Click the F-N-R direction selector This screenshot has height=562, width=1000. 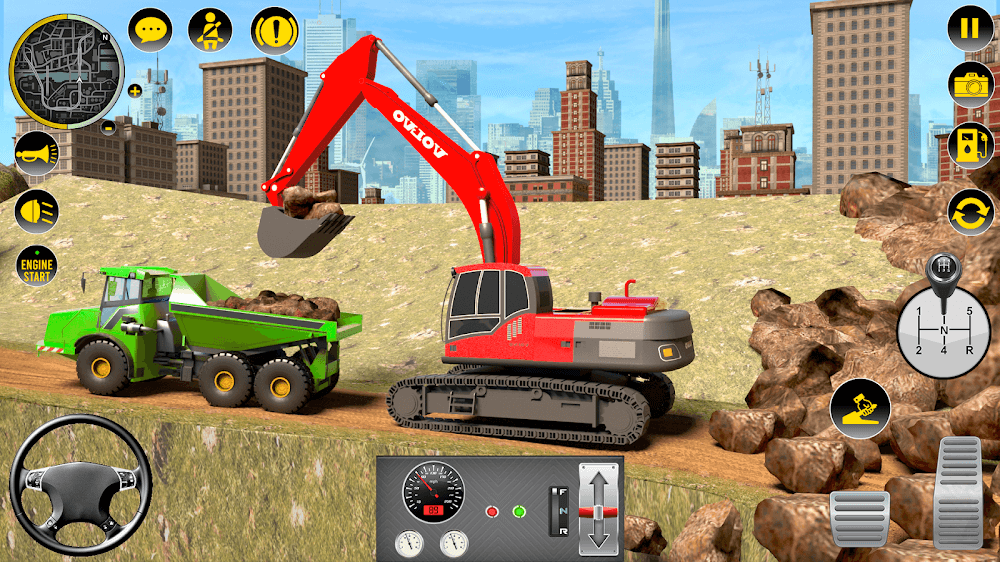coord(558,509)
